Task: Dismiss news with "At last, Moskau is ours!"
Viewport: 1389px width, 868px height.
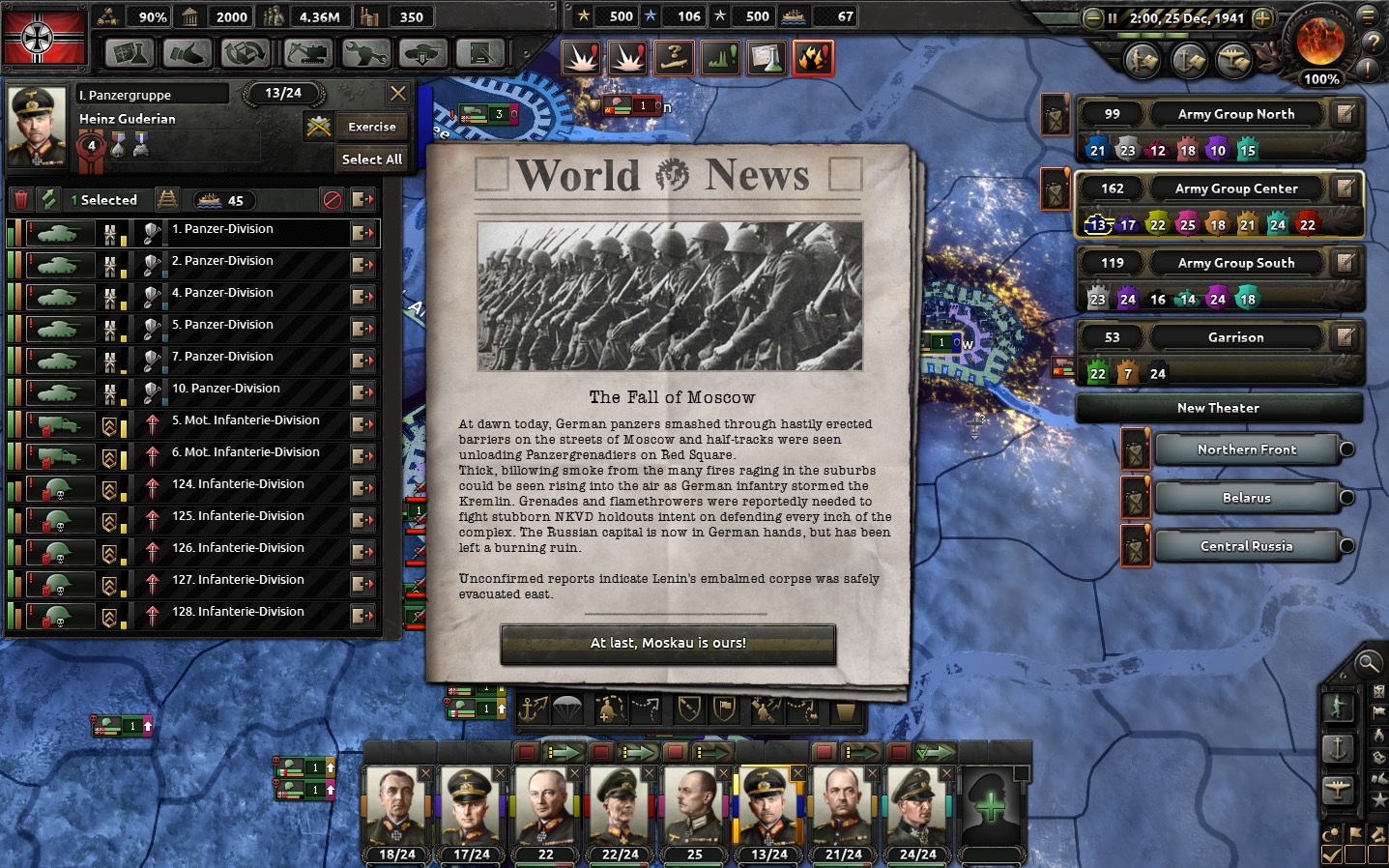Action: (668, 644)
